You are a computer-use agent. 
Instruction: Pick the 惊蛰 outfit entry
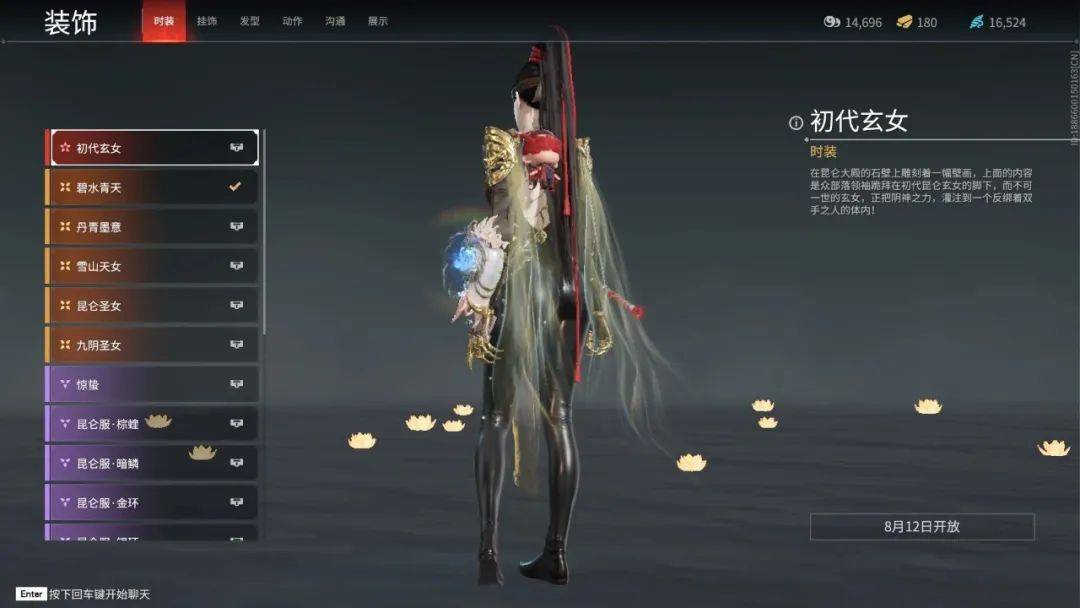click(x=152, y=384)
